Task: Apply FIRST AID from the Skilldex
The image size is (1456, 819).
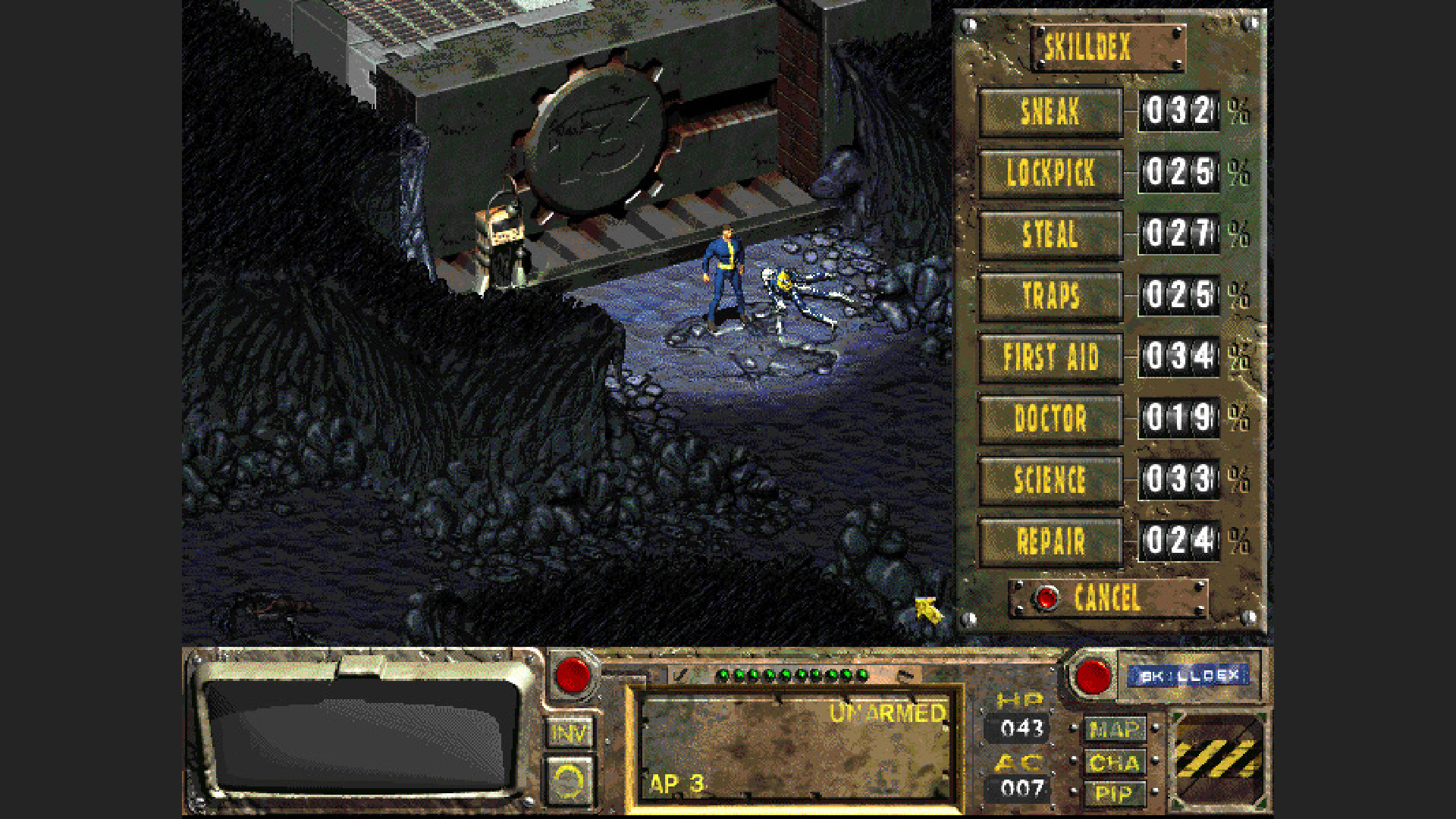Action: 1050,356
